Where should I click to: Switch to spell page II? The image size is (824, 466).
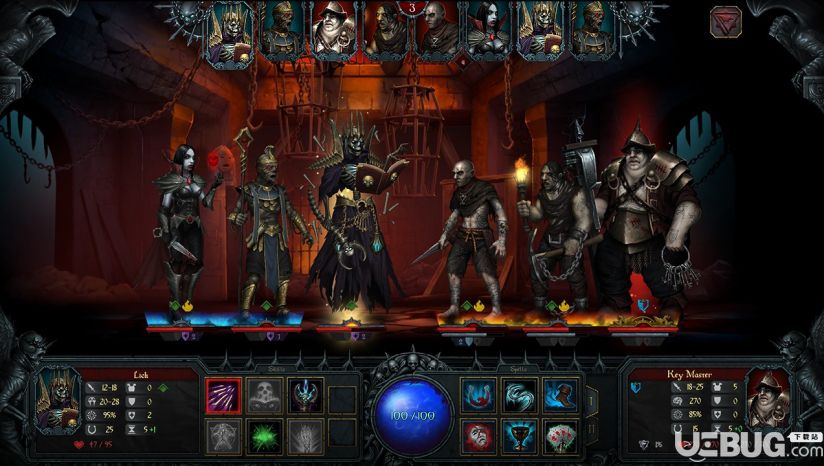pyautogui.click(x=589, y=430)
